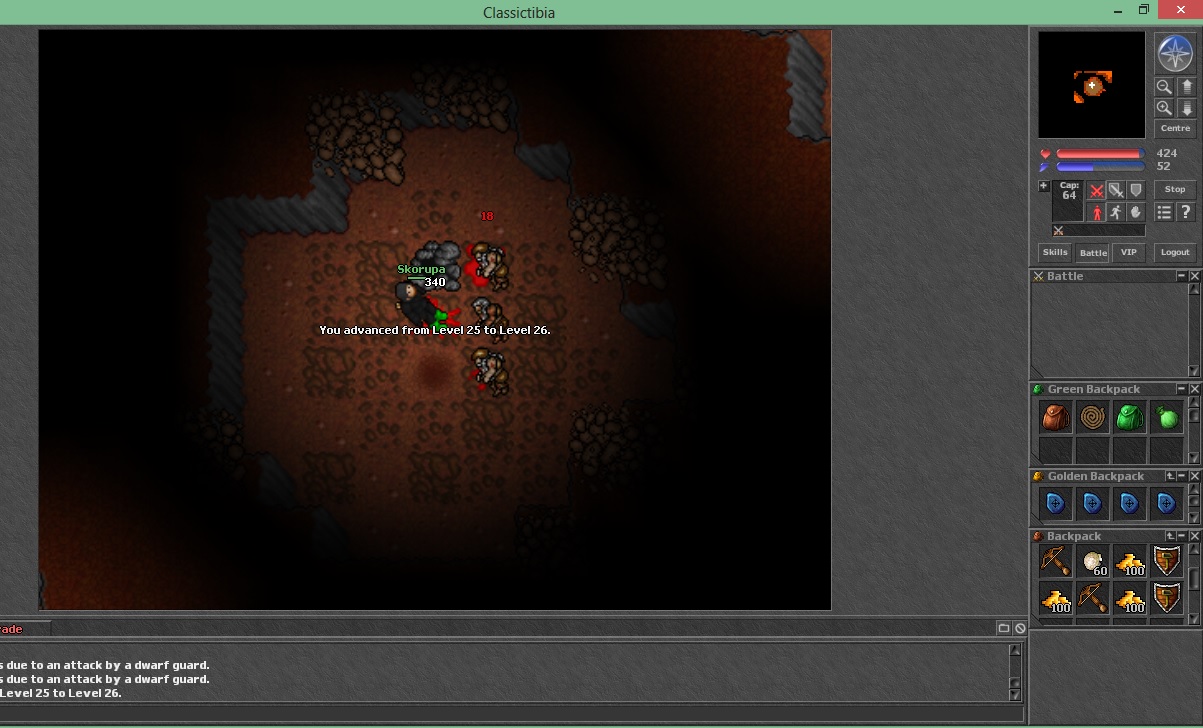Screen dimensions: 1203x728
Task: Maximize the Classictibia window
Action: click(x=1144, y=10)
